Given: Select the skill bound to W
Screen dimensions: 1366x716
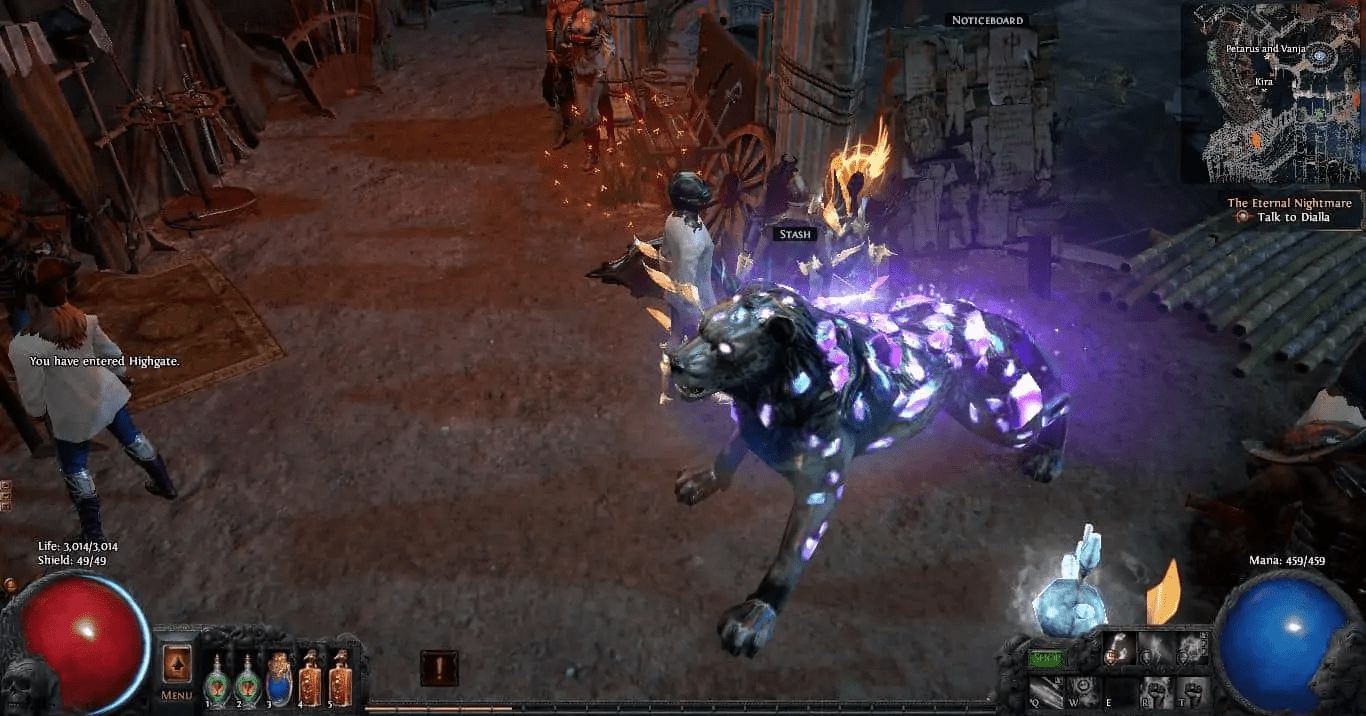Looking at the screenshot, I should (x=1084, y=690).
